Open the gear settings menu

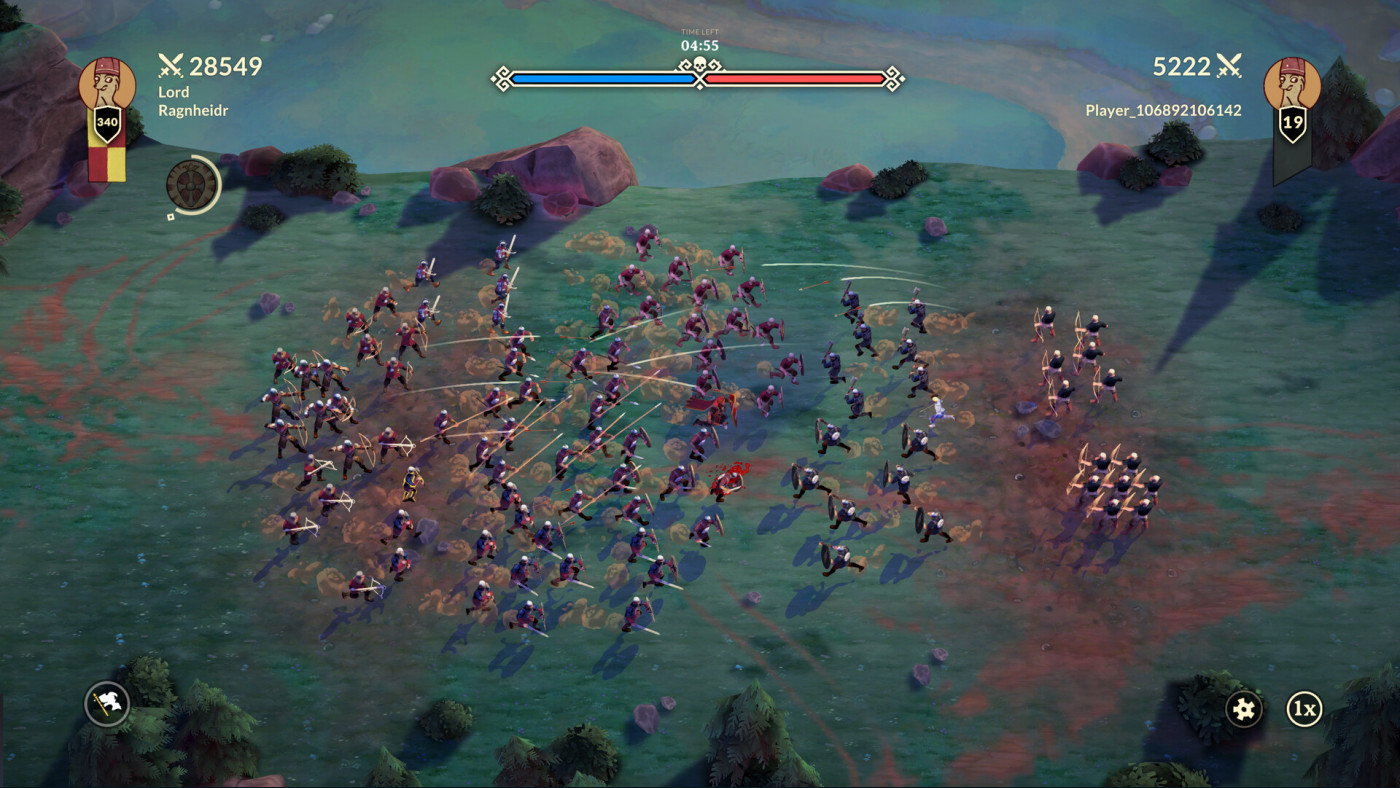coord(1244,709)
